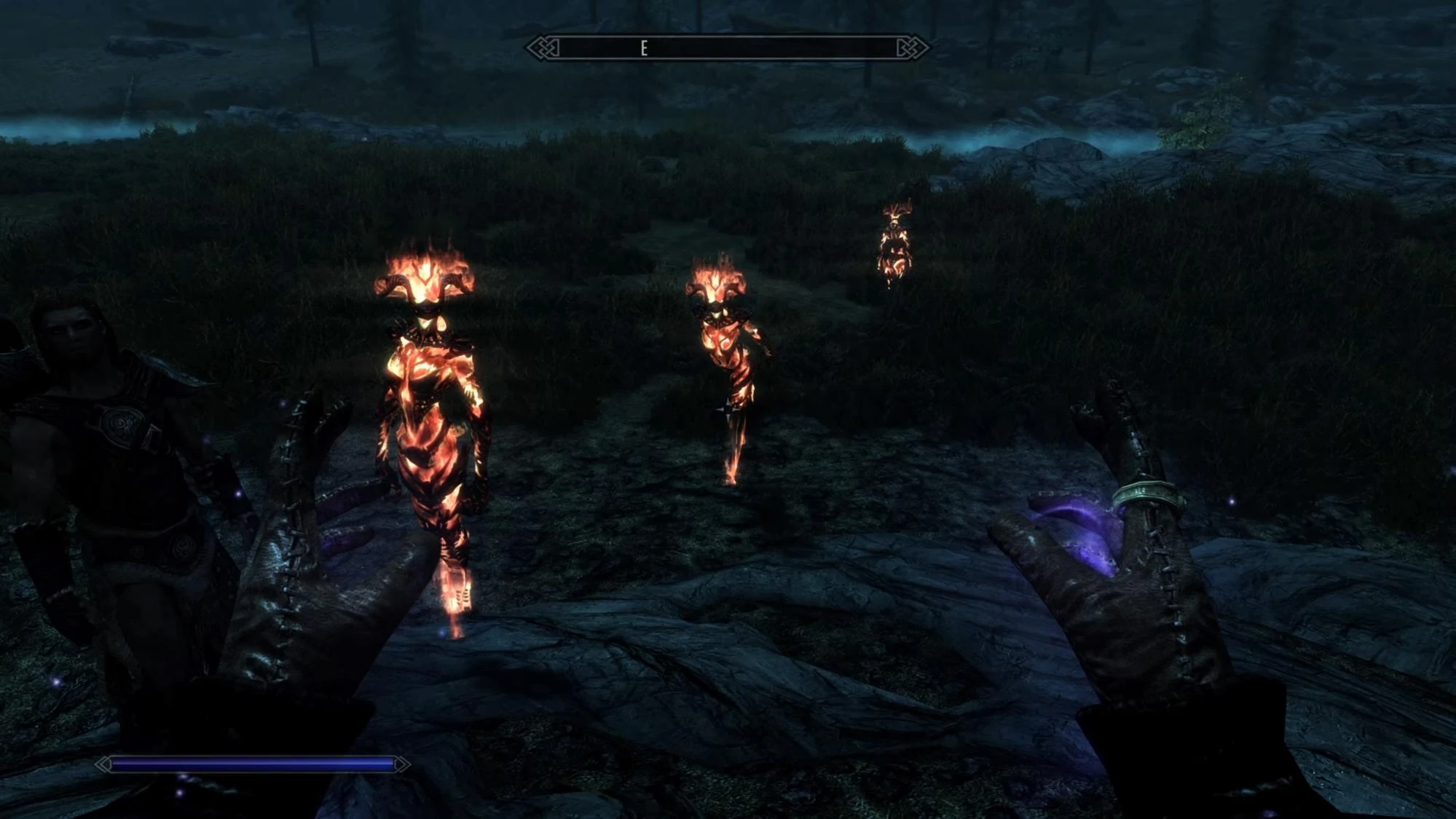Click the left knotwork end of the compass bar
This screenshot has width=1456, height=819.
[x=543, y=47]
